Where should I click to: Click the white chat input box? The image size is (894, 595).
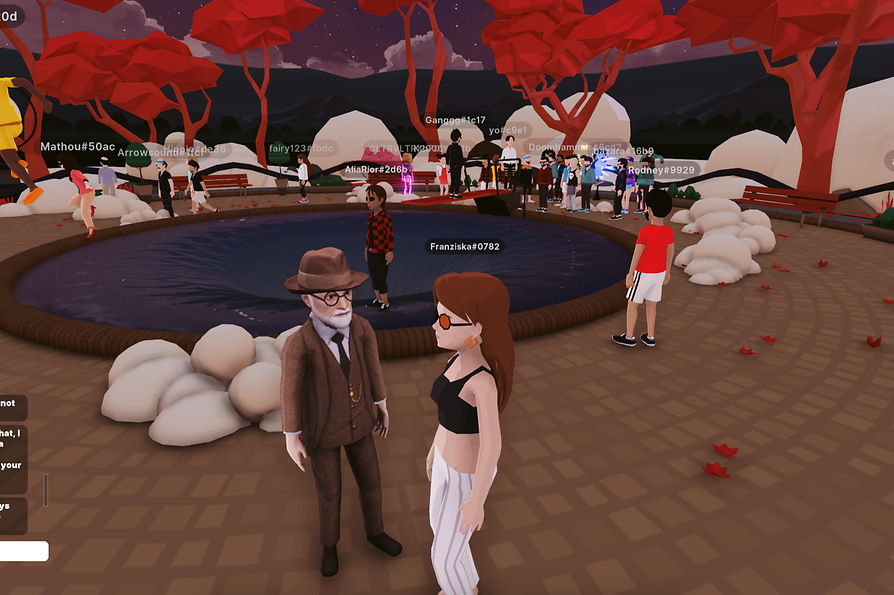click(23, 551)
